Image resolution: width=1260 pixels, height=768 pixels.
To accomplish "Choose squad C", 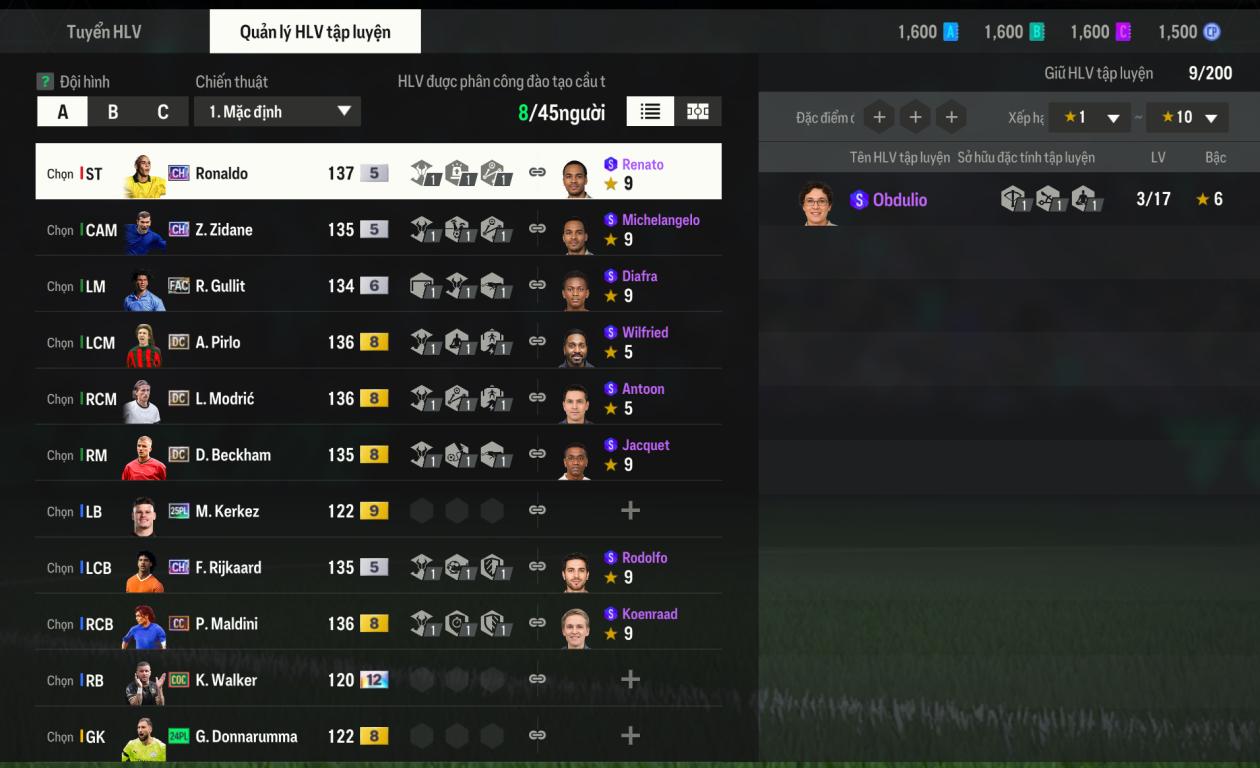I will coord(163,112).
